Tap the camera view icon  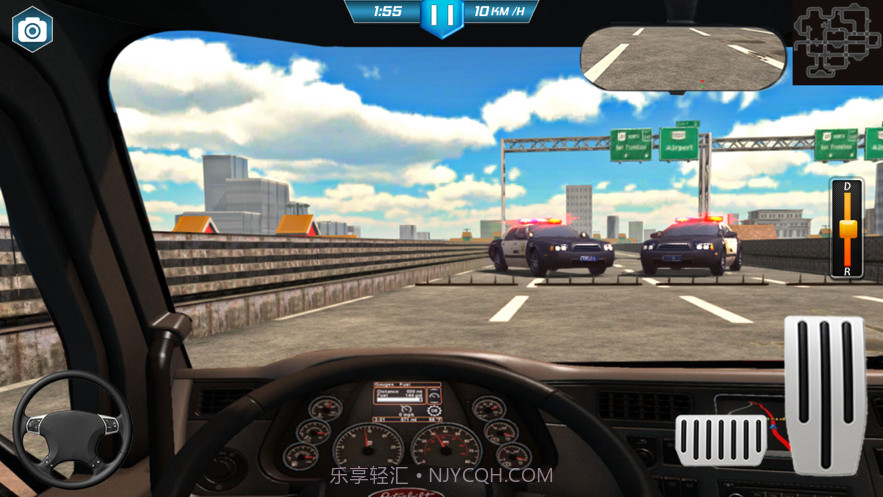(x=32, y=30)
